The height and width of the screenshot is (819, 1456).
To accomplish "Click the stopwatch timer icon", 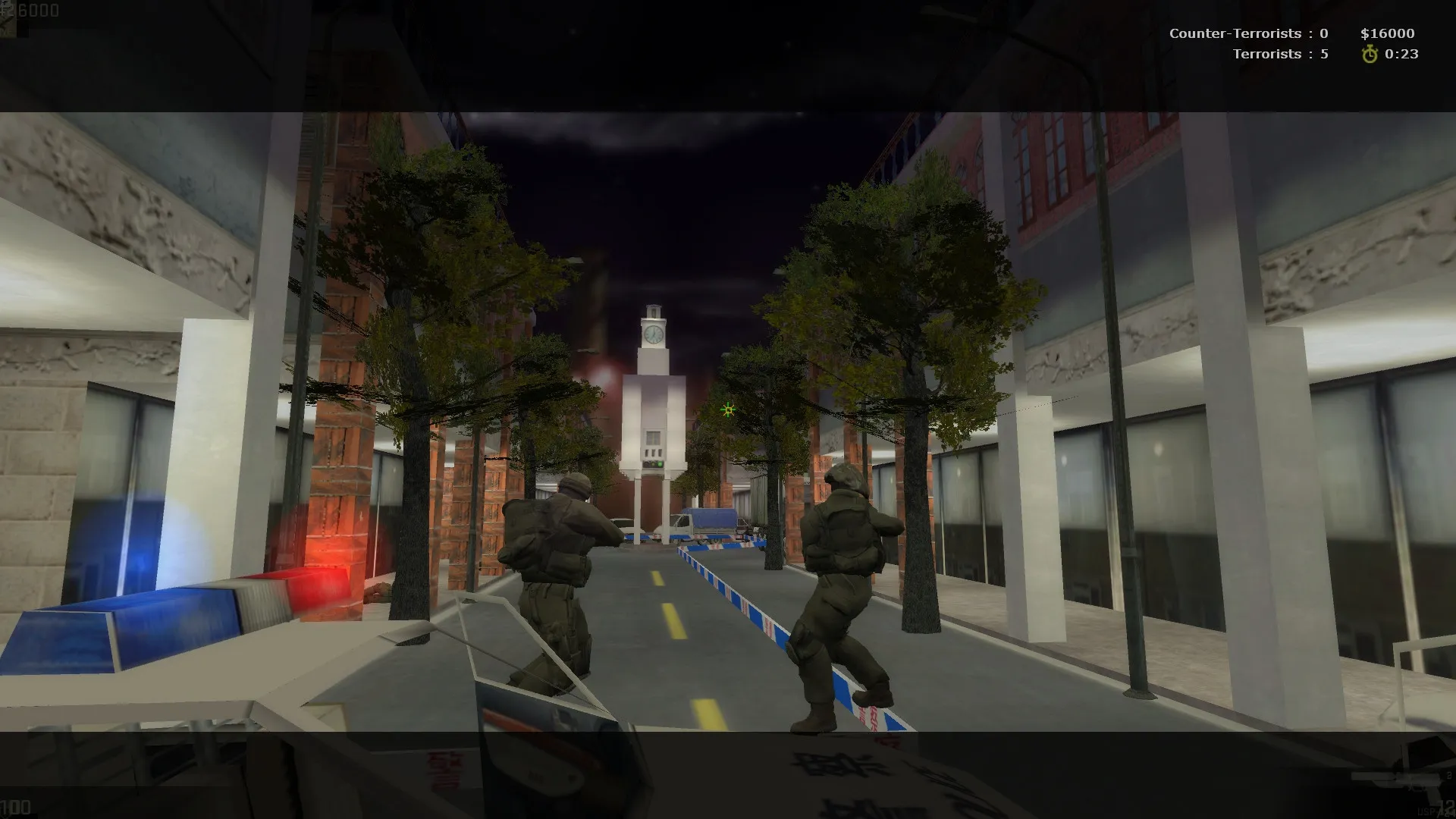I will click(1370, 54).
